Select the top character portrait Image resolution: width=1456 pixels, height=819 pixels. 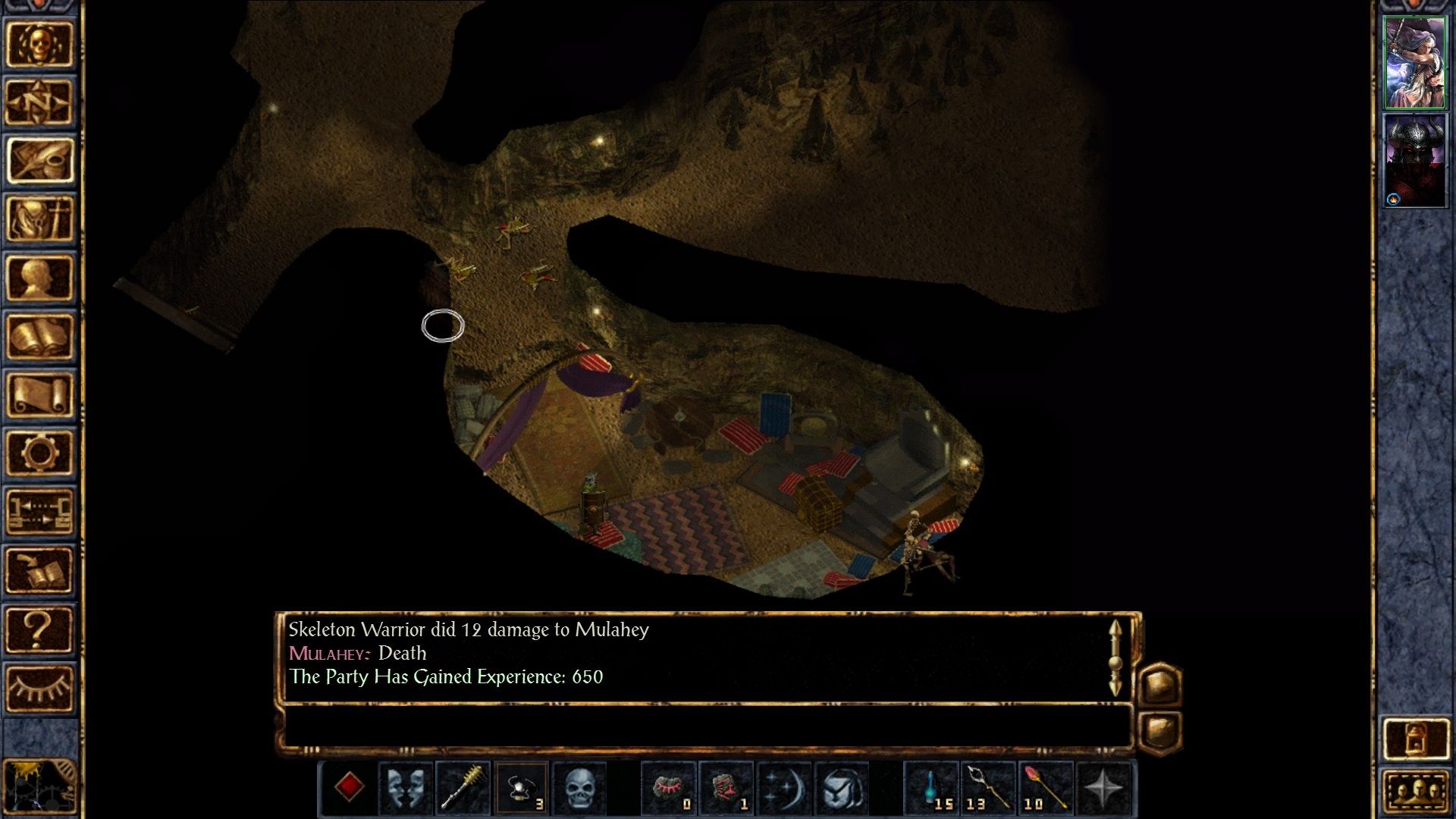[x=1414, y=63]
